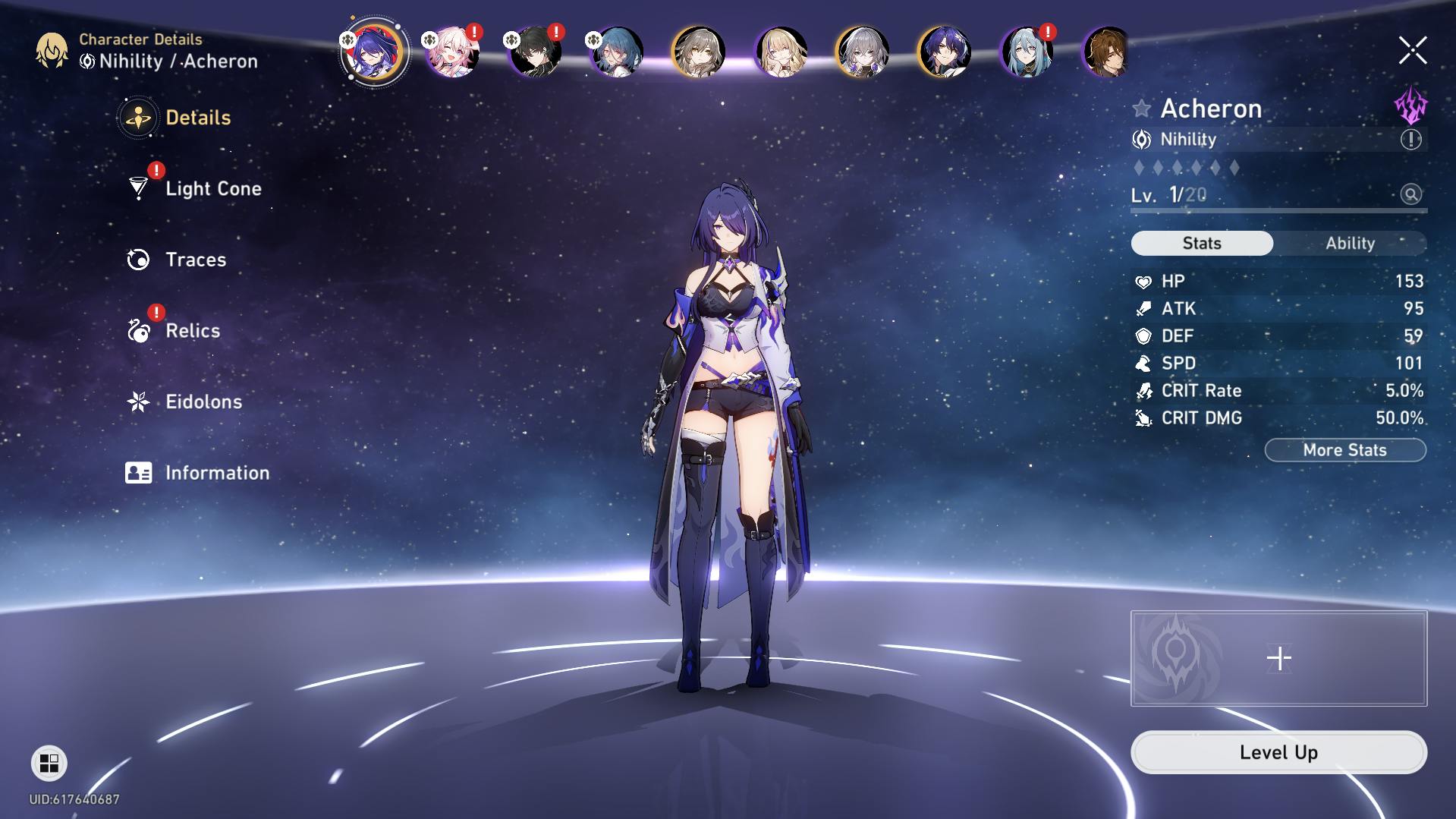Choose the black-haired male character portrait
Viewport: 1456px width, 819px height.
(536, 52)
